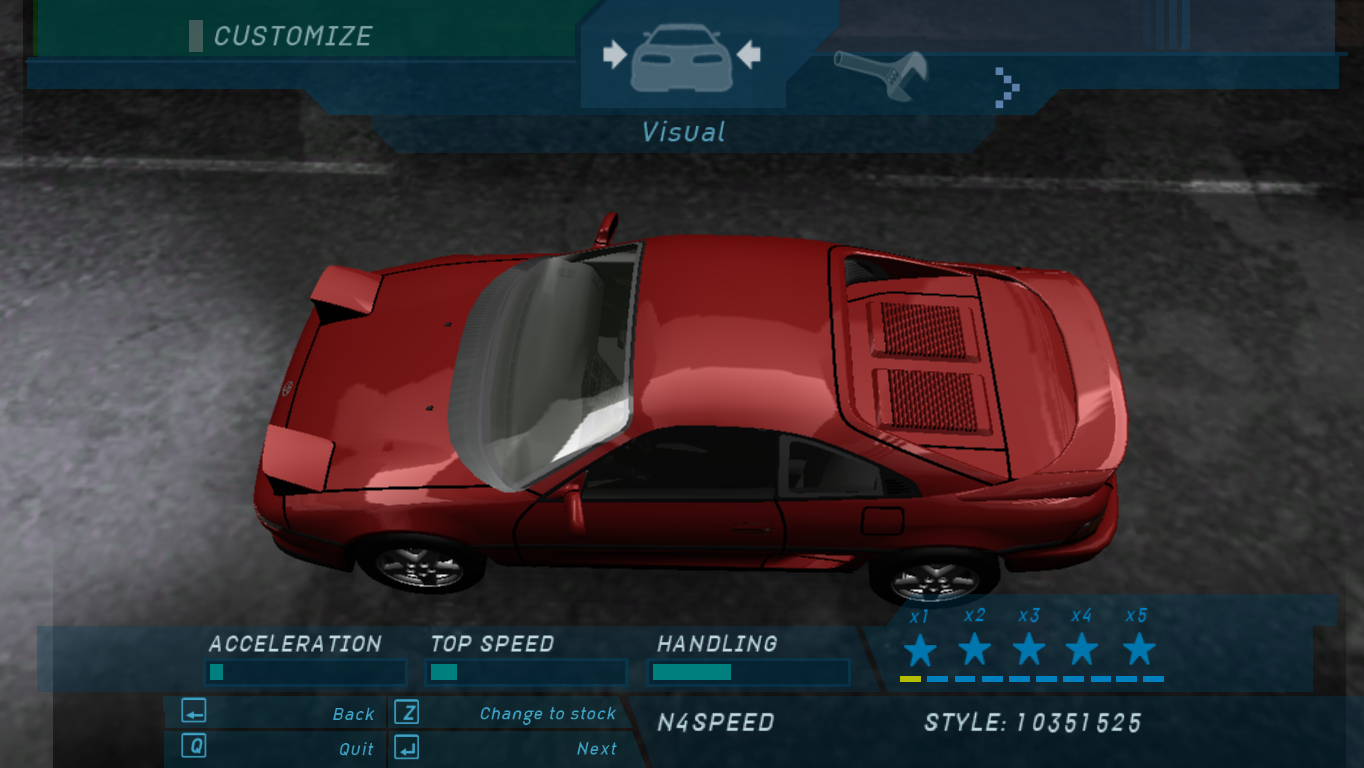Click Change to stock
Viewport: 1364px width, 768px height.
(x=508, y=713)
